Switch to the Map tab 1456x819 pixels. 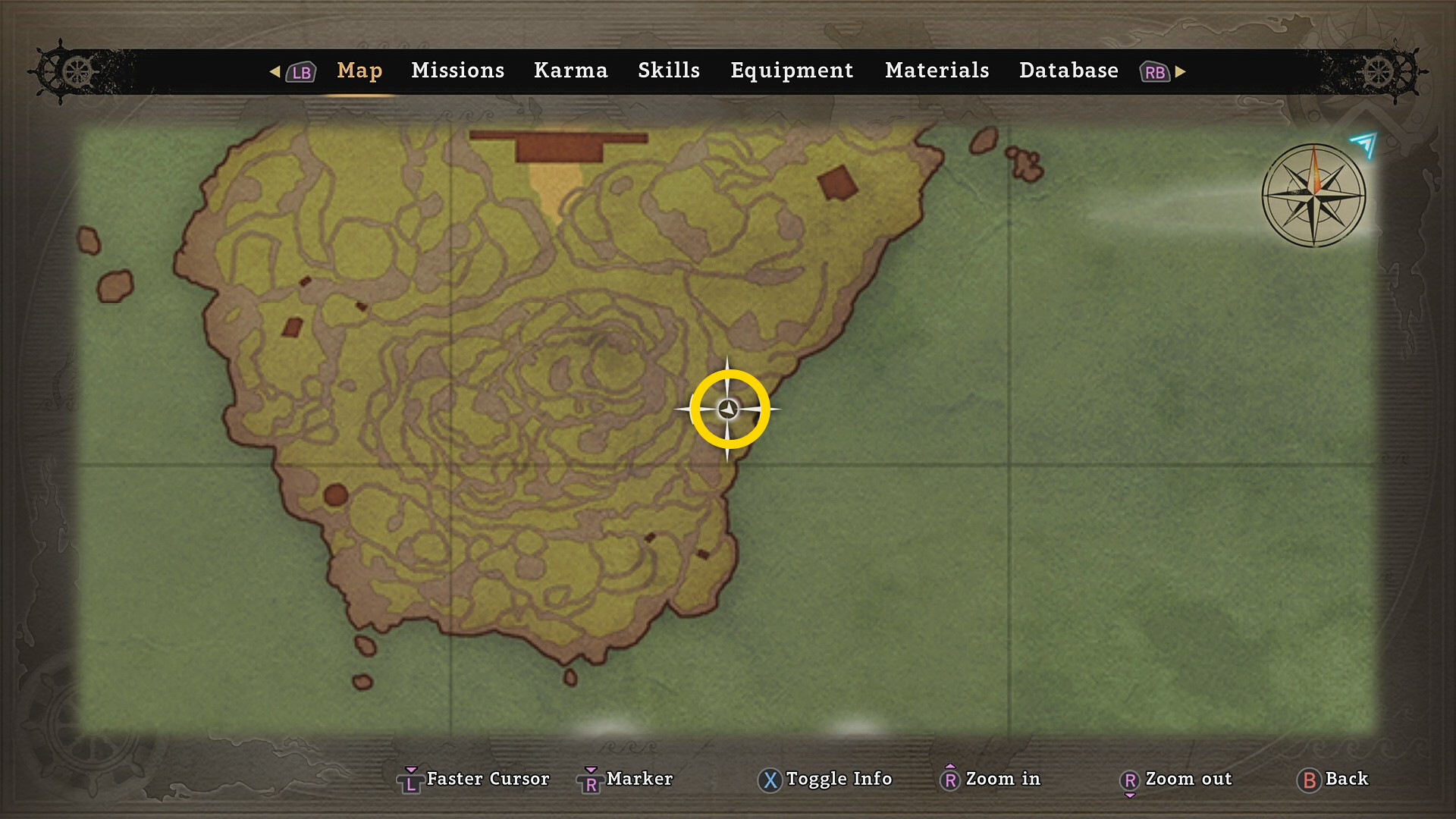(359, 71)
